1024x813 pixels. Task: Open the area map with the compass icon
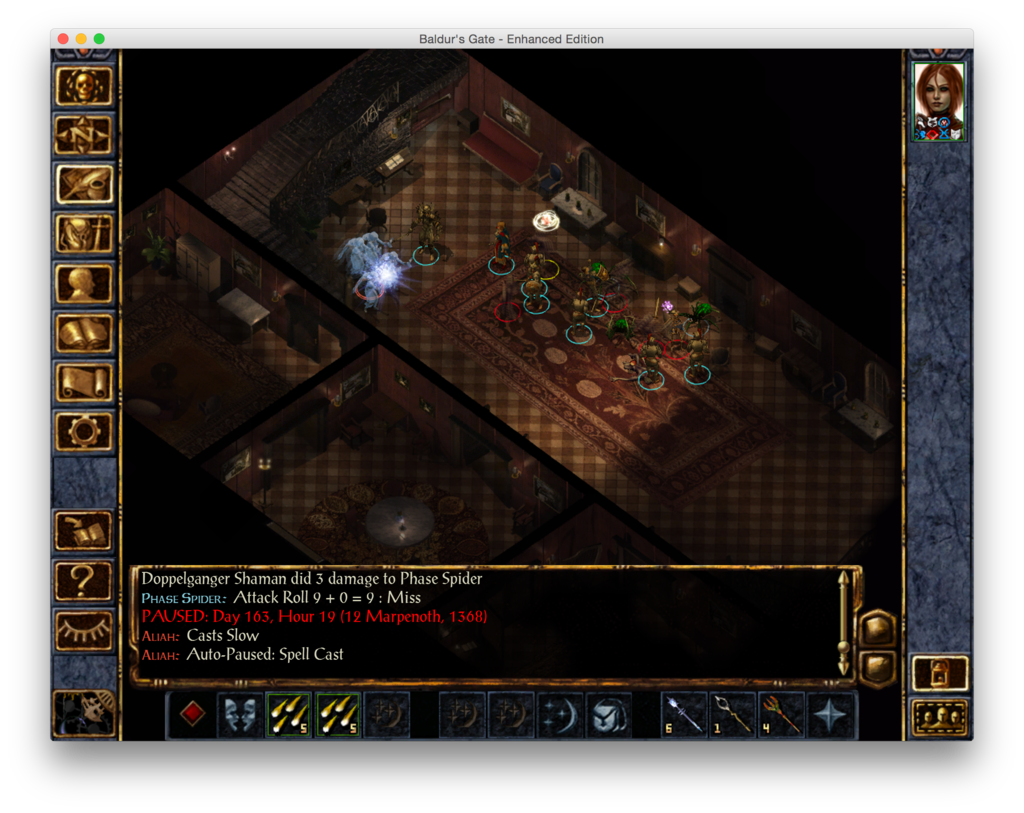[x=84, y=135]
